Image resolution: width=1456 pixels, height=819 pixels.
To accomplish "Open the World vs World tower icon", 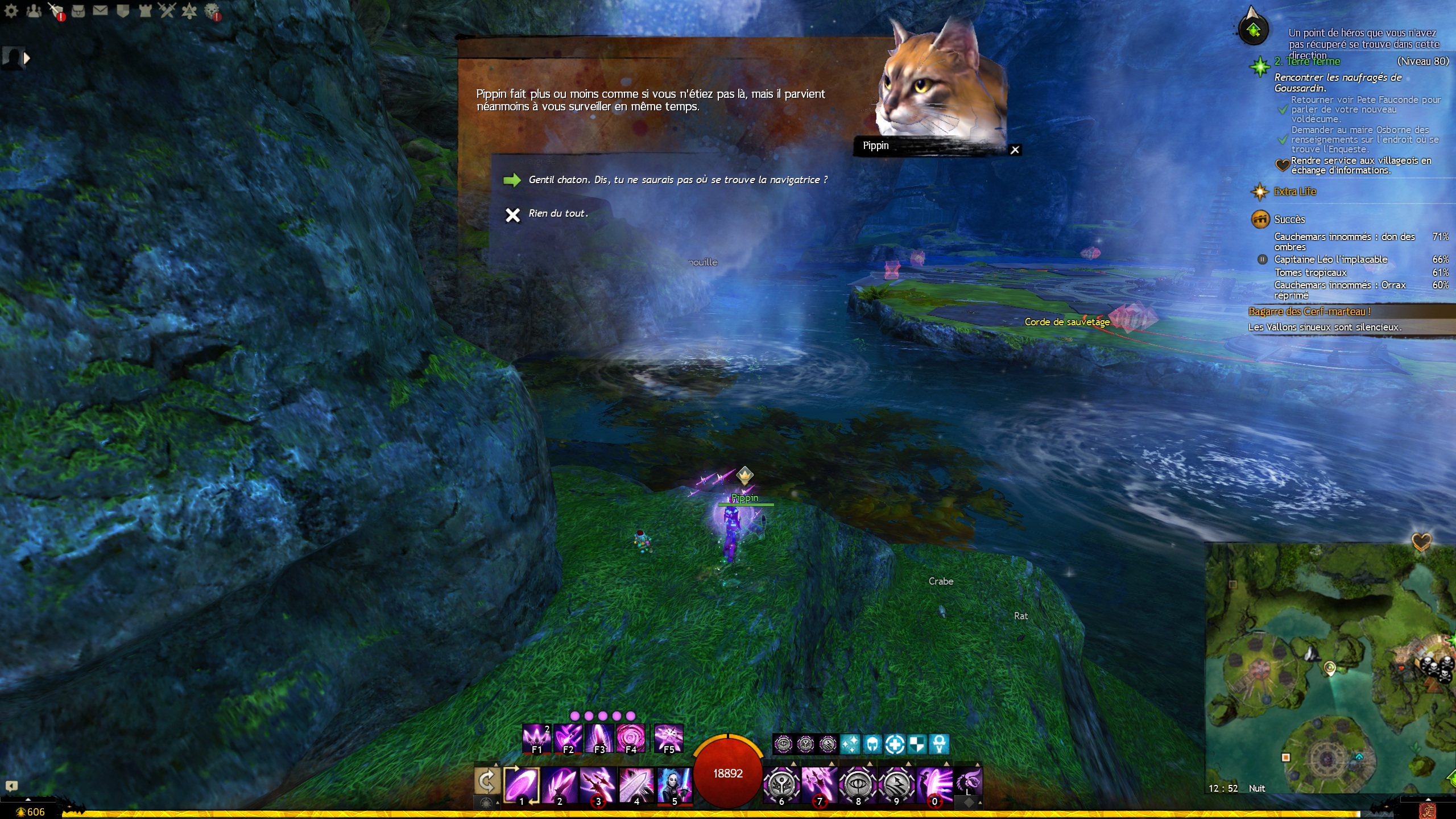I will click(x=145, y=10).
